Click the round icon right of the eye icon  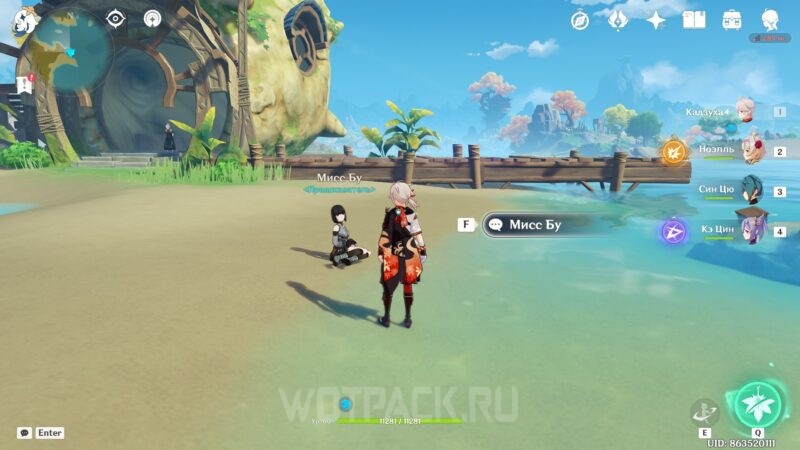(x=152, y=18)
